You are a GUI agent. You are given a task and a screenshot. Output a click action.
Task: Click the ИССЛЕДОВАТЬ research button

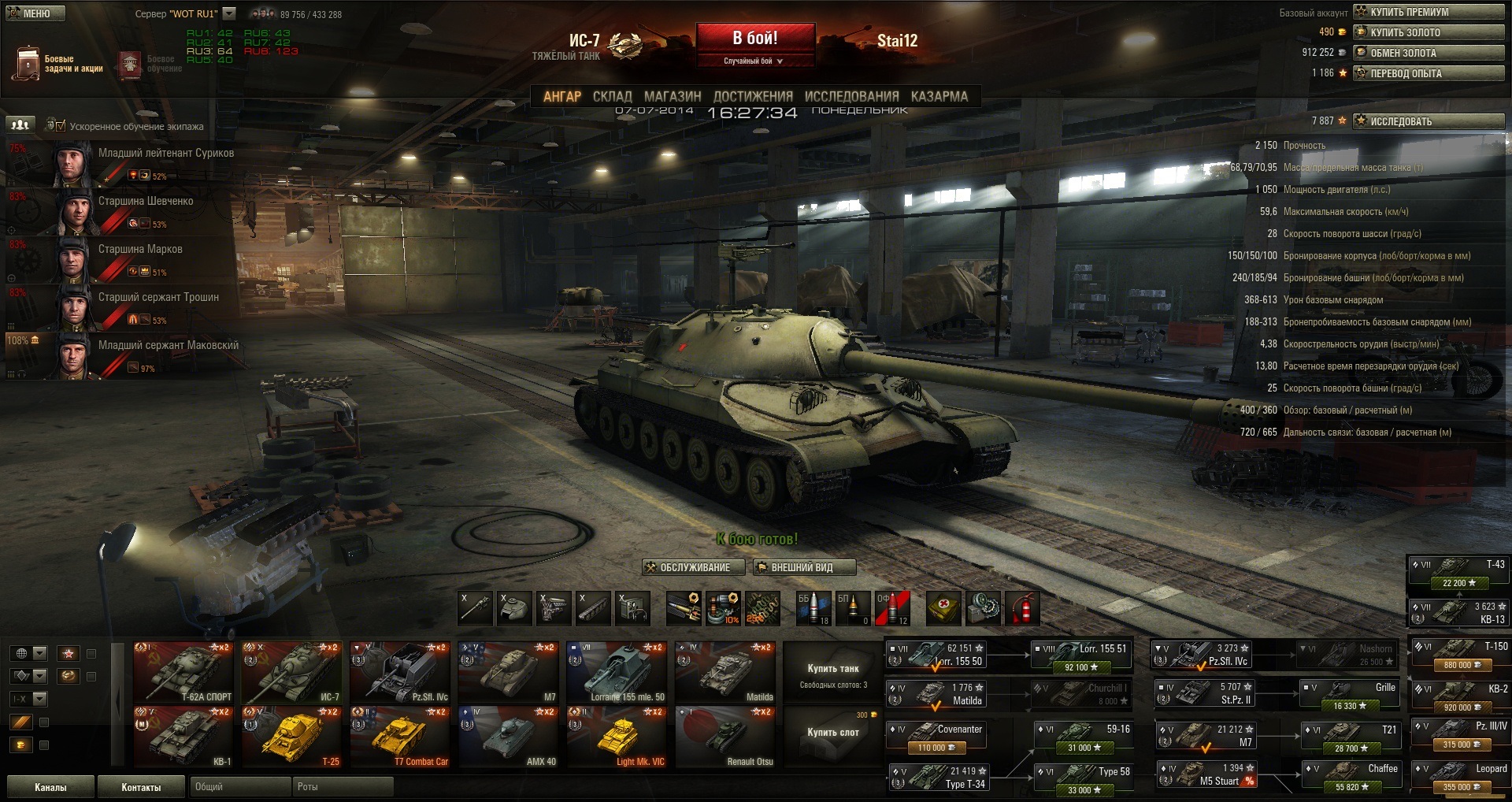coord(1429,121)
